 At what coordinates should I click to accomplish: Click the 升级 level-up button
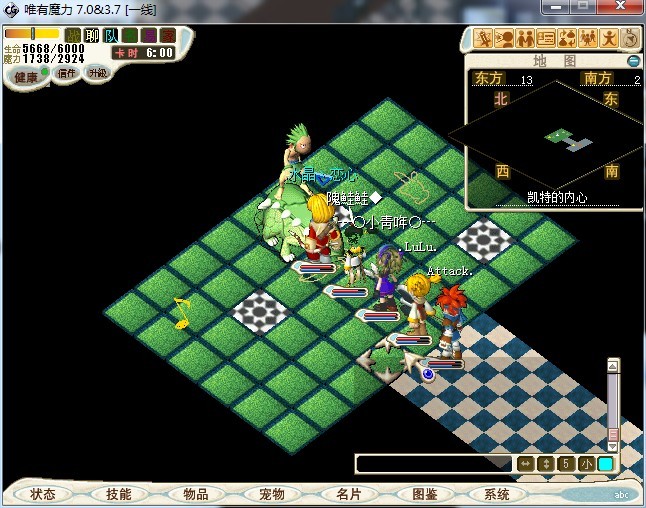tap(97, 73)
